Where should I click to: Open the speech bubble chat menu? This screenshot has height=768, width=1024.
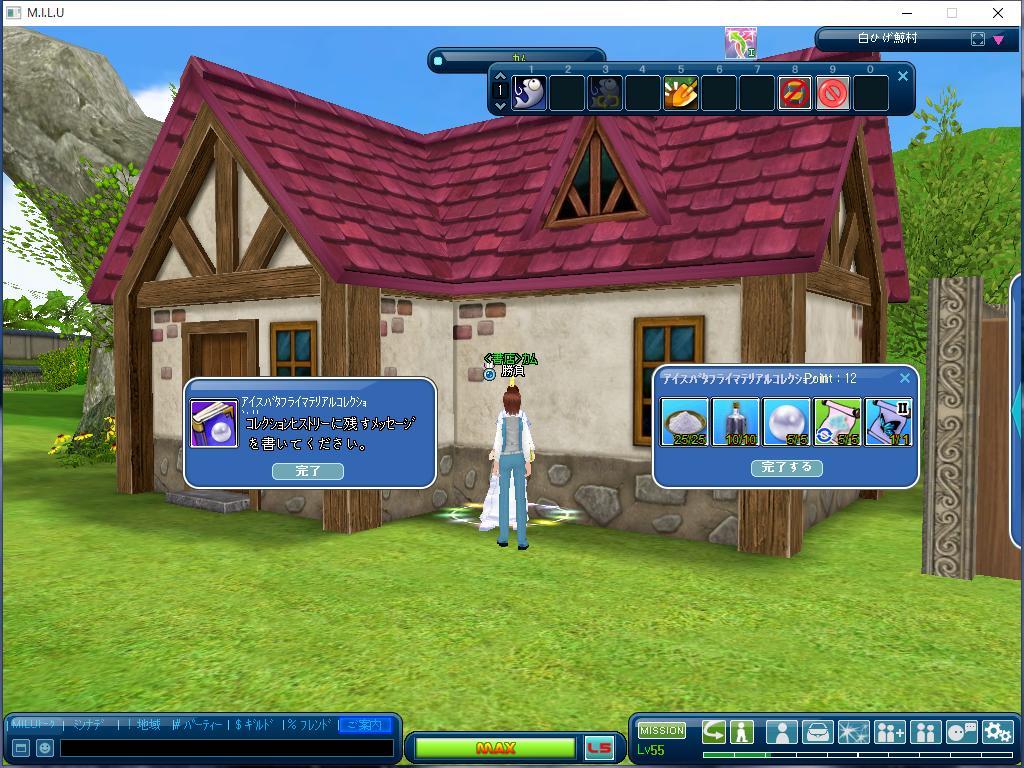pyautogui.click(x=961, y=732)
